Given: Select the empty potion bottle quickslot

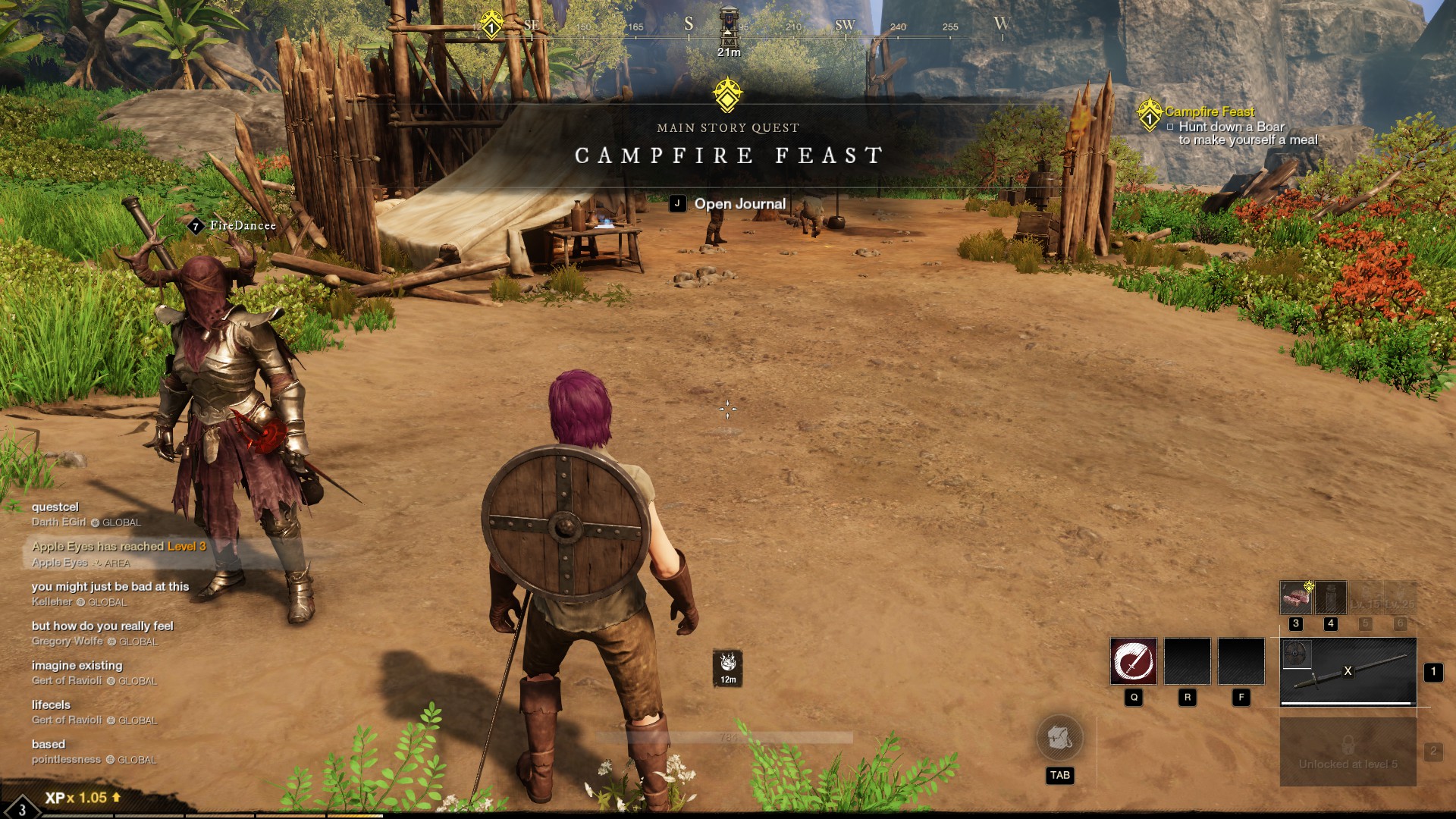Looking at the screenshot, I should click(1331, 598).
